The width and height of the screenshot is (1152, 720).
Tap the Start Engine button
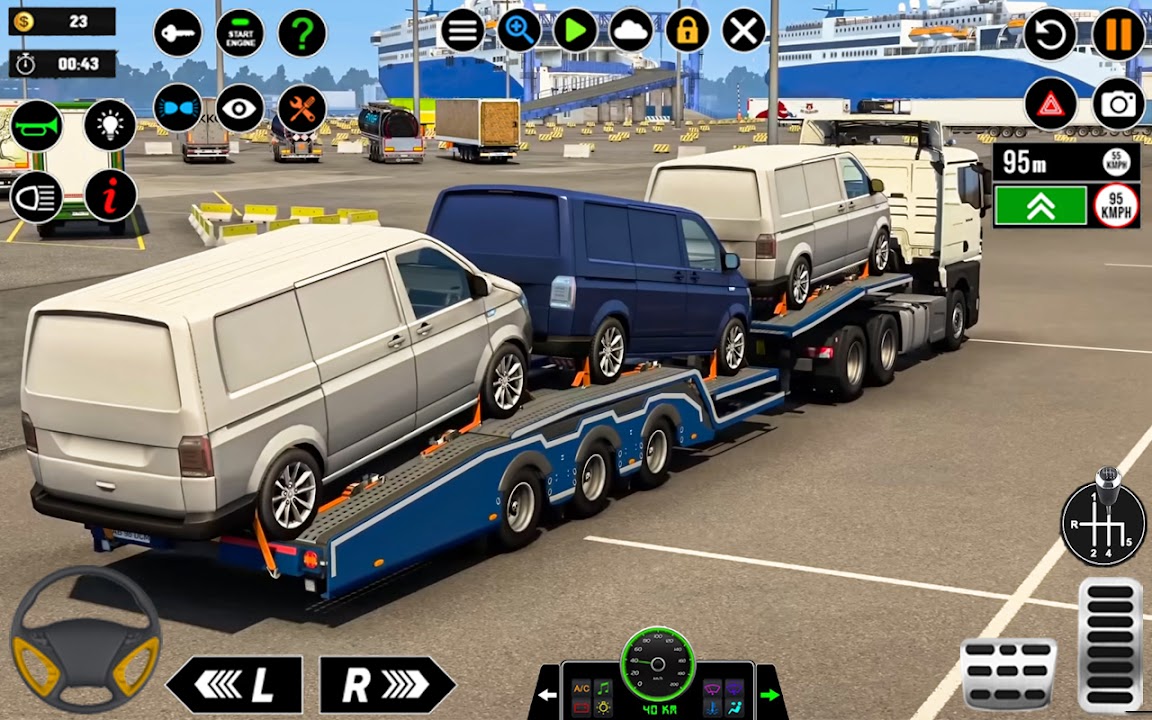click(240, 33)
